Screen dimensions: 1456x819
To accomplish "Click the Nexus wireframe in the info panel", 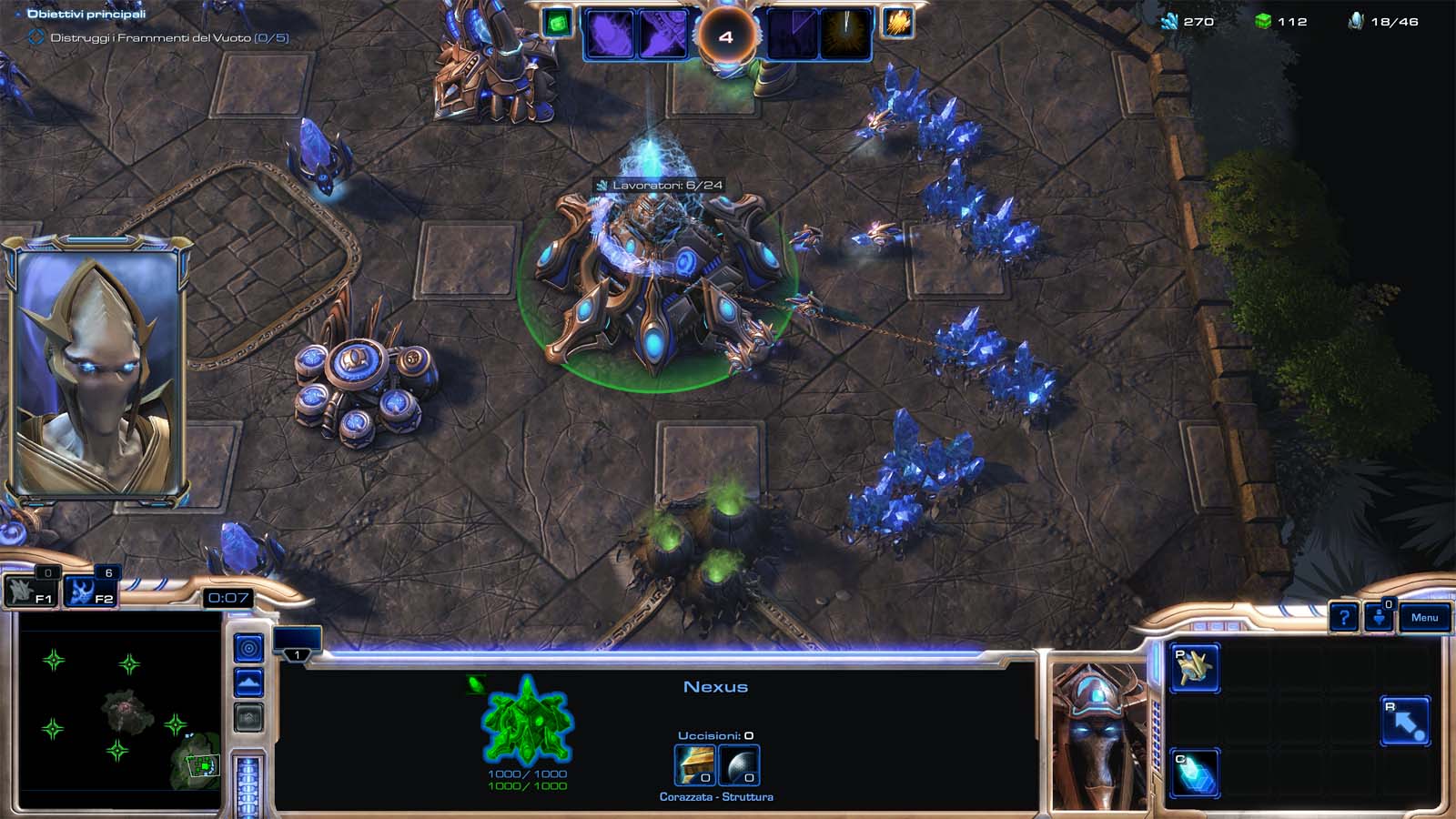I will click(527, 721).
